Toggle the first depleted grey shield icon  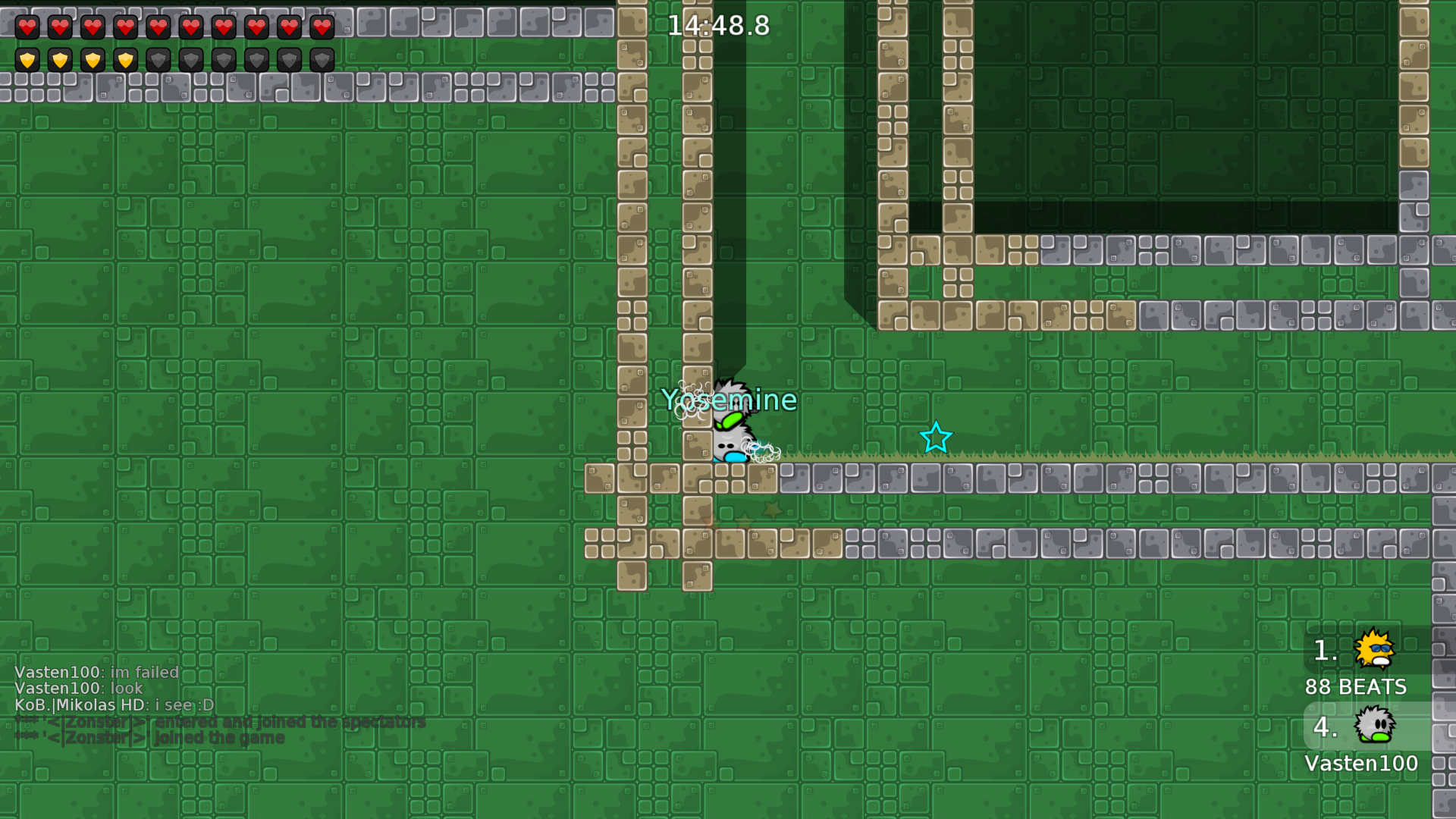coord(158,59)
